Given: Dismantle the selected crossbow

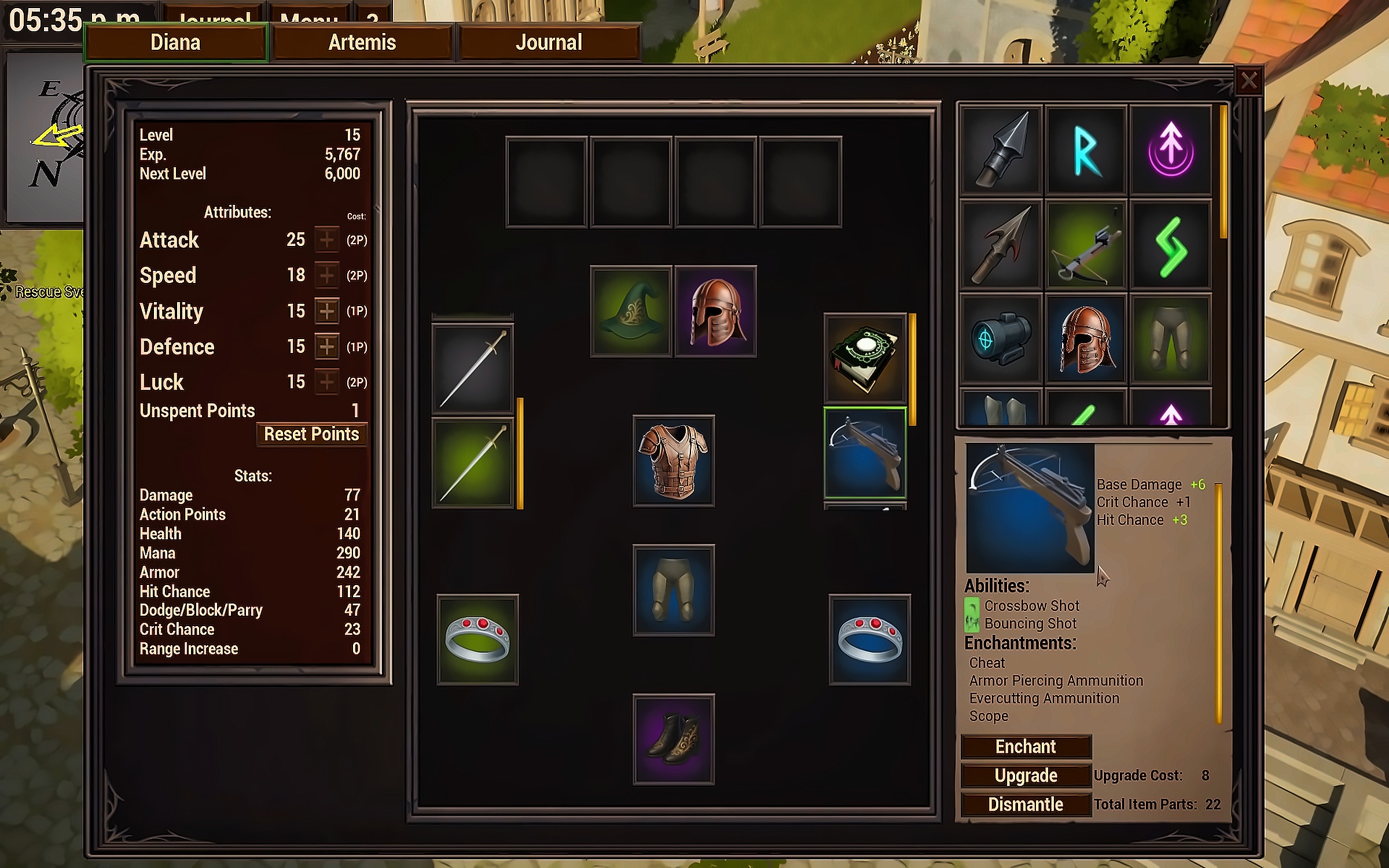Looking at the screenshot, I should tap(1026, 804).
